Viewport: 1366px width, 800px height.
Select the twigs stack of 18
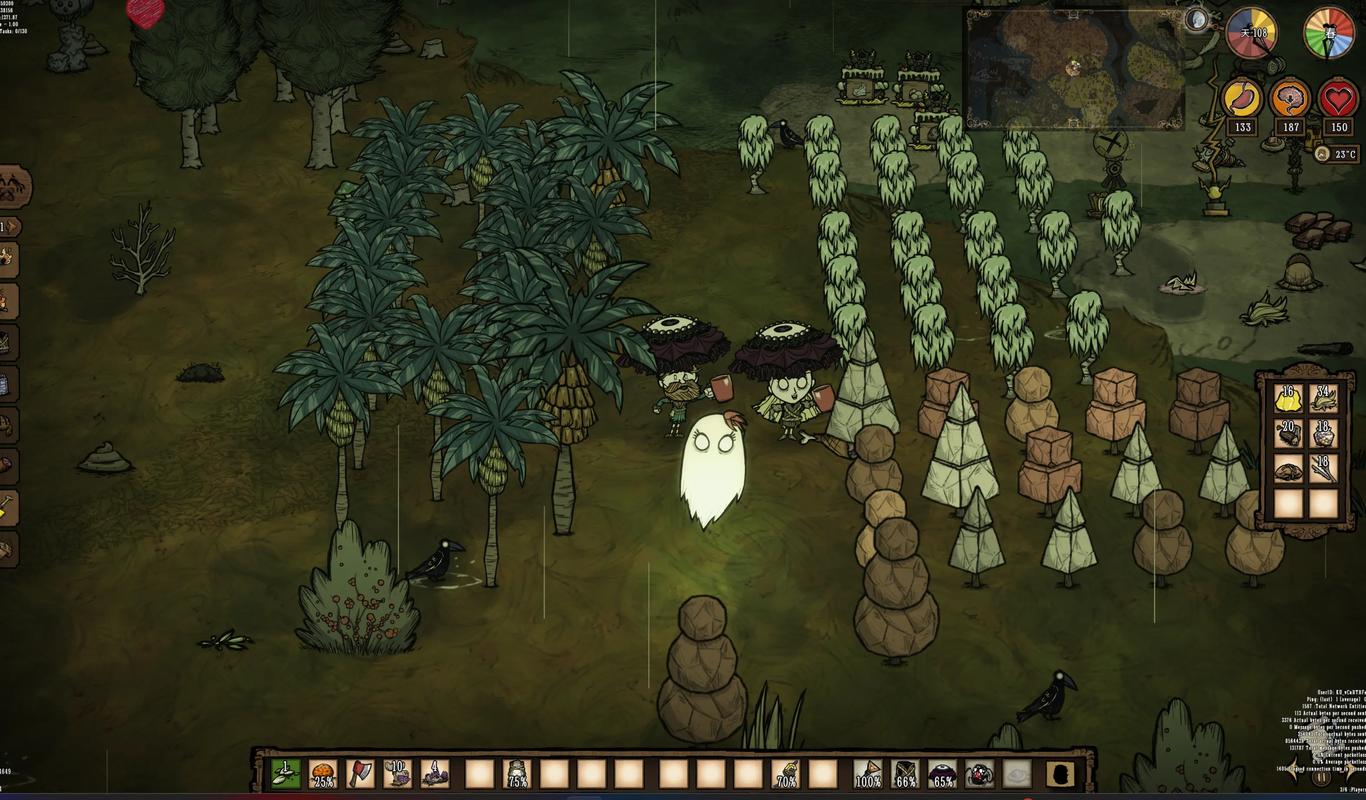click(x=1324, y=468)
